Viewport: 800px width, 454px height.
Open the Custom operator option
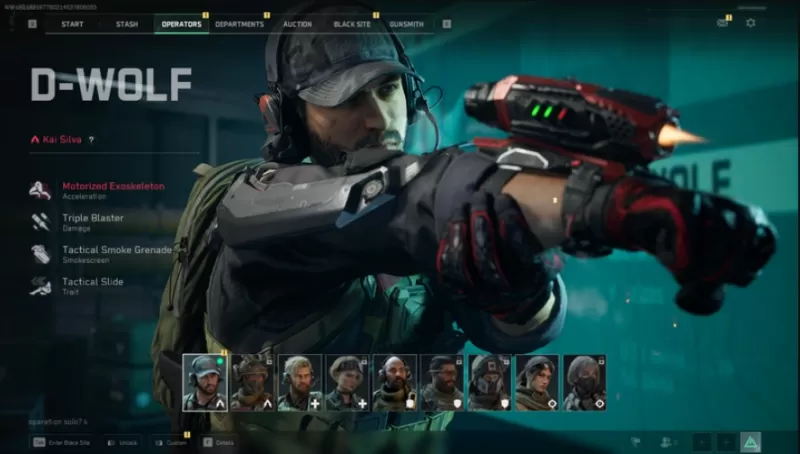click(x=172, y=441)
